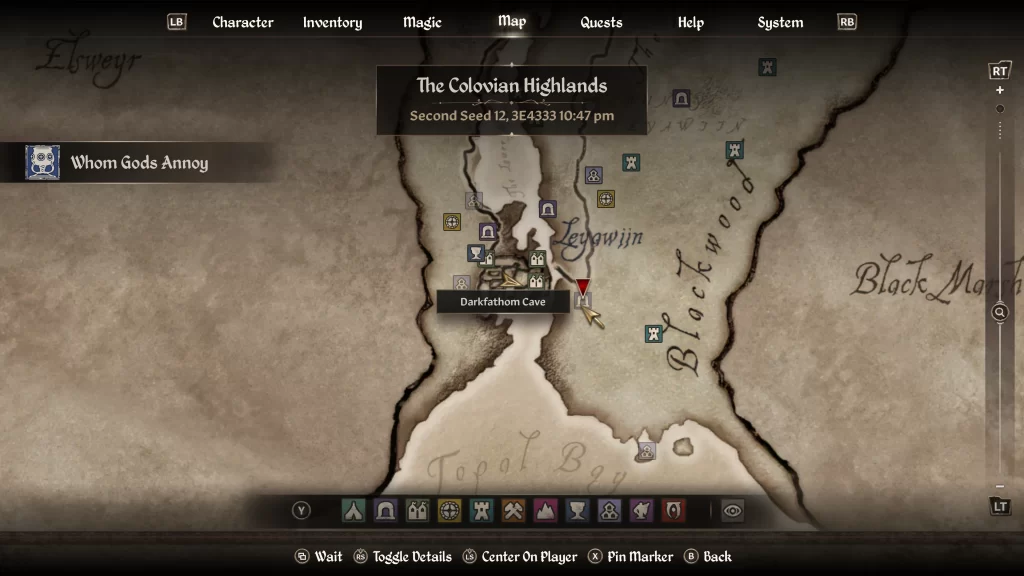1024x576 pixels.
Task: Toggle the chalice icon map filter
Action: pyautogui.click(x=577, y=511)
